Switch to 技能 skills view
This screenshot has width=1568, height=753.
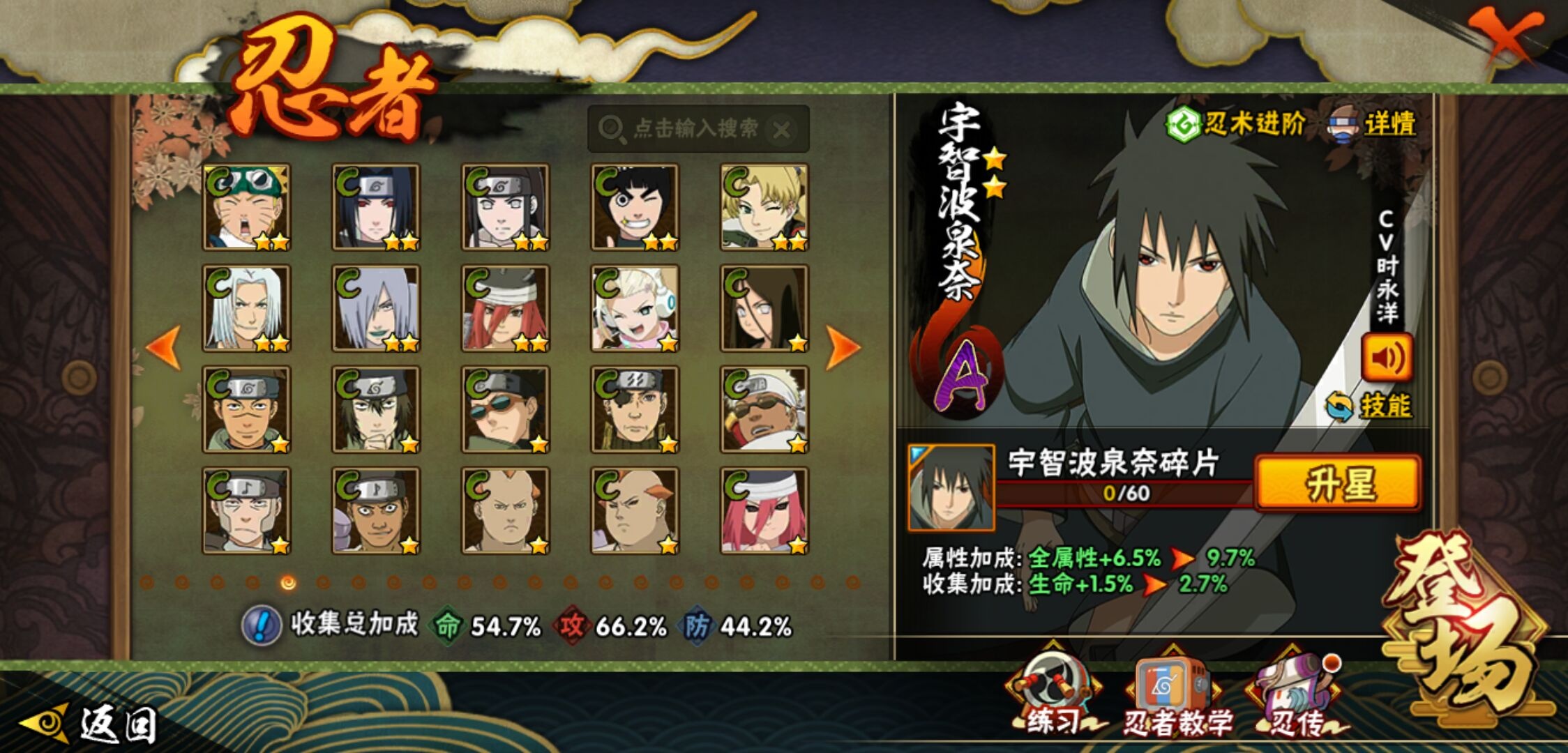[x=1370, y=406]
